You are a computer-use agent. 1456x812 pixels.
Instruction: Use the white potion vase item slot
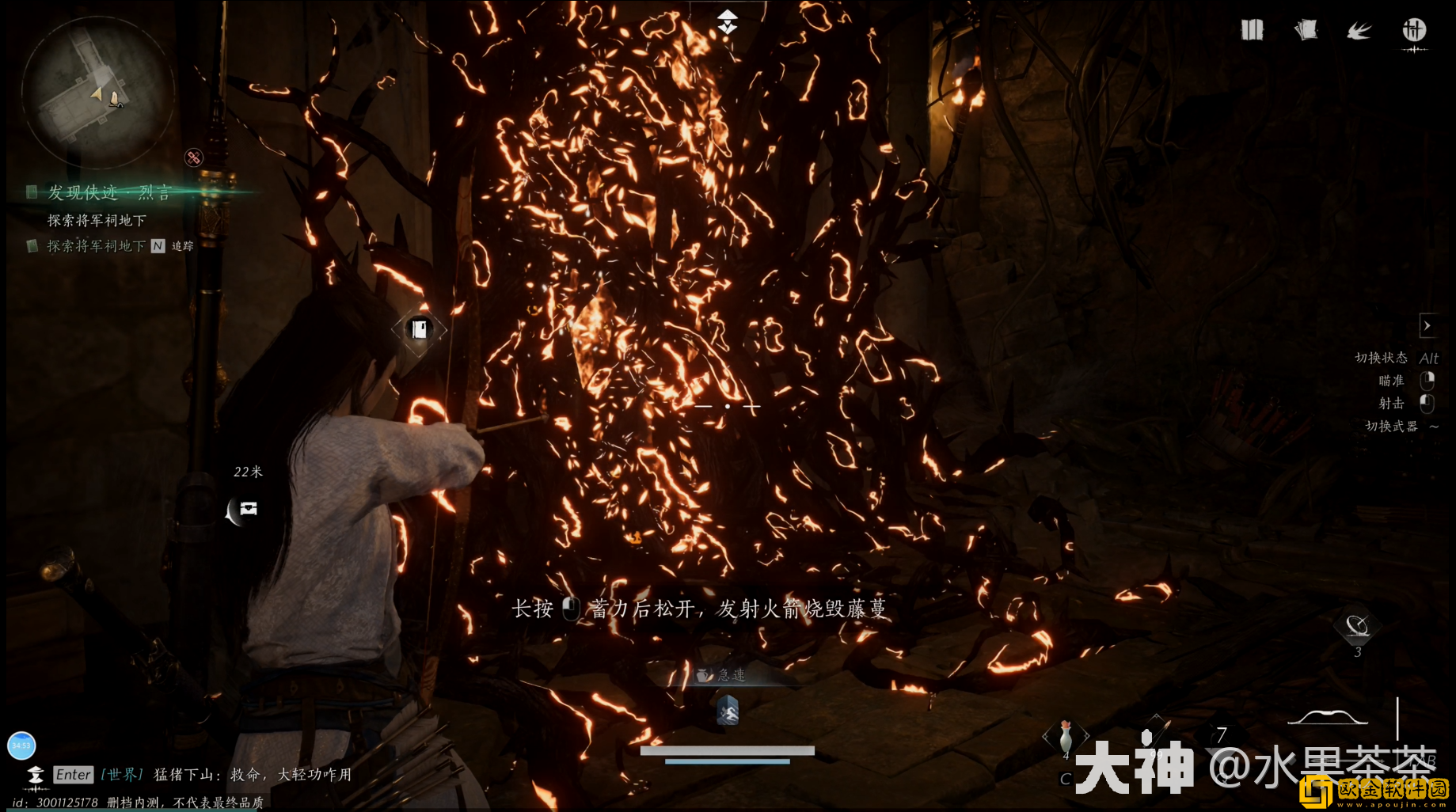(1066, 737)
